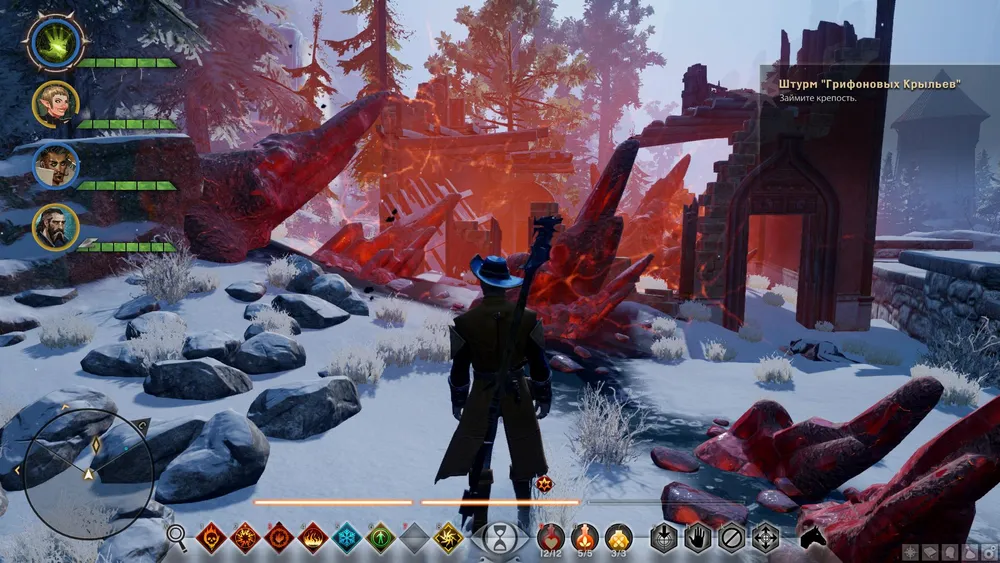Open the circular minimap

(88, 468)
